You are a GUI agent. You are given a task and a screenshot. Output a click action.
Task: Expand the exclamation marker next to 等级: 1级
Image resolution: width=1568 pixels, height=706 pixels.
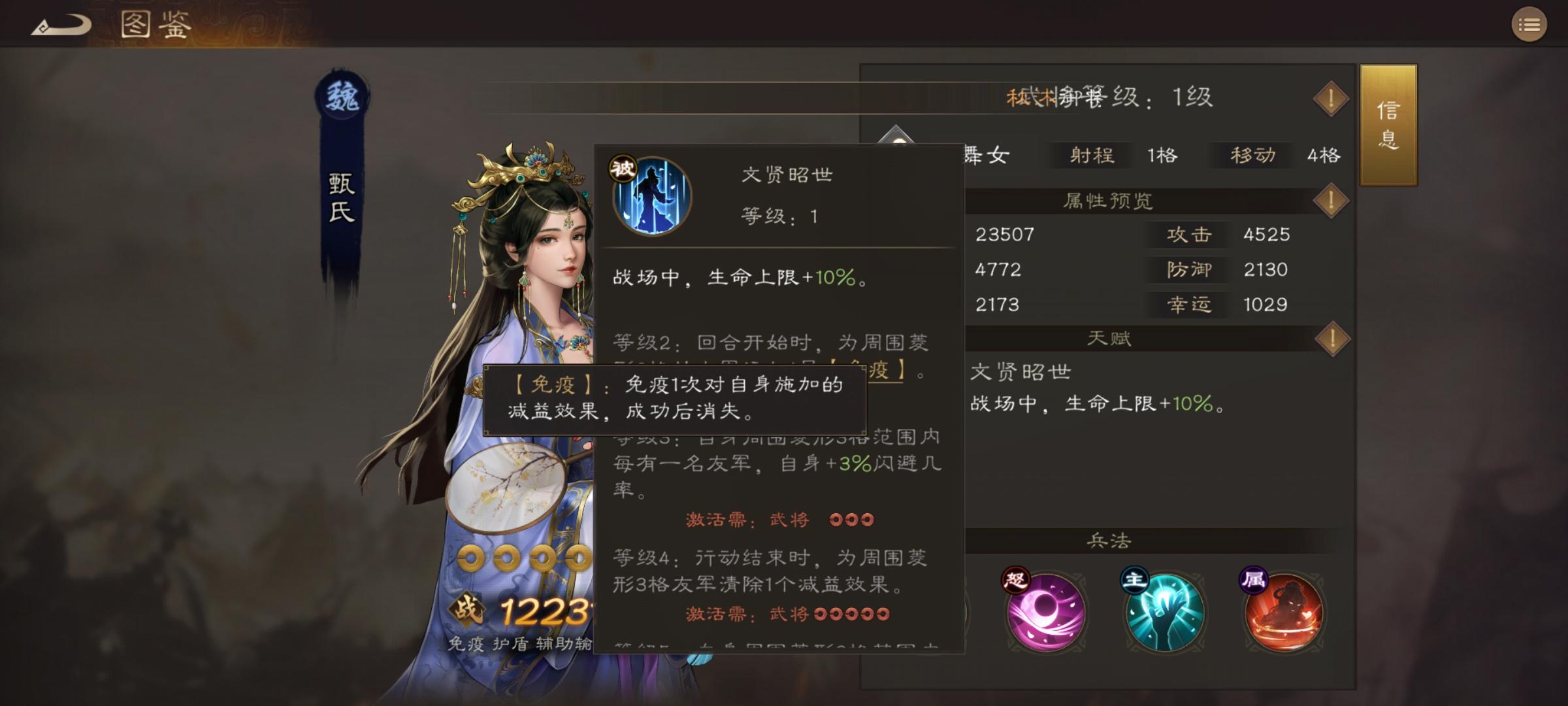tap(1331, 98)
